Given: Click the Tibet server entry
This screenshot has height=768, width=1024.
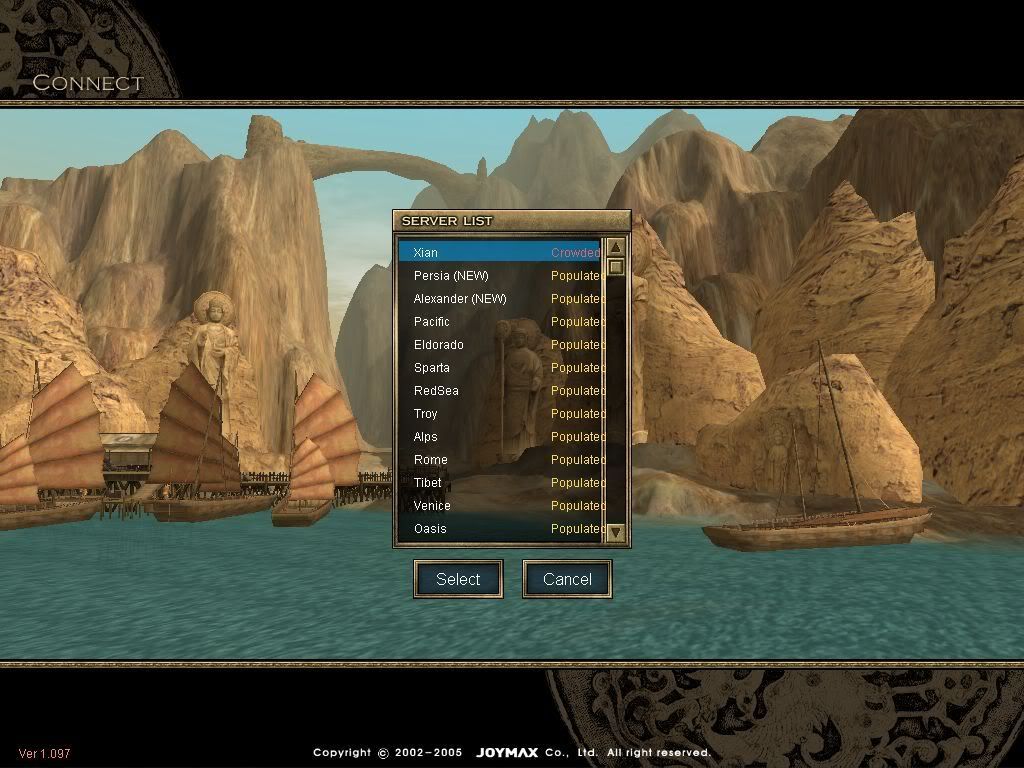Looking at the screenshot, I should click(498, 483).
